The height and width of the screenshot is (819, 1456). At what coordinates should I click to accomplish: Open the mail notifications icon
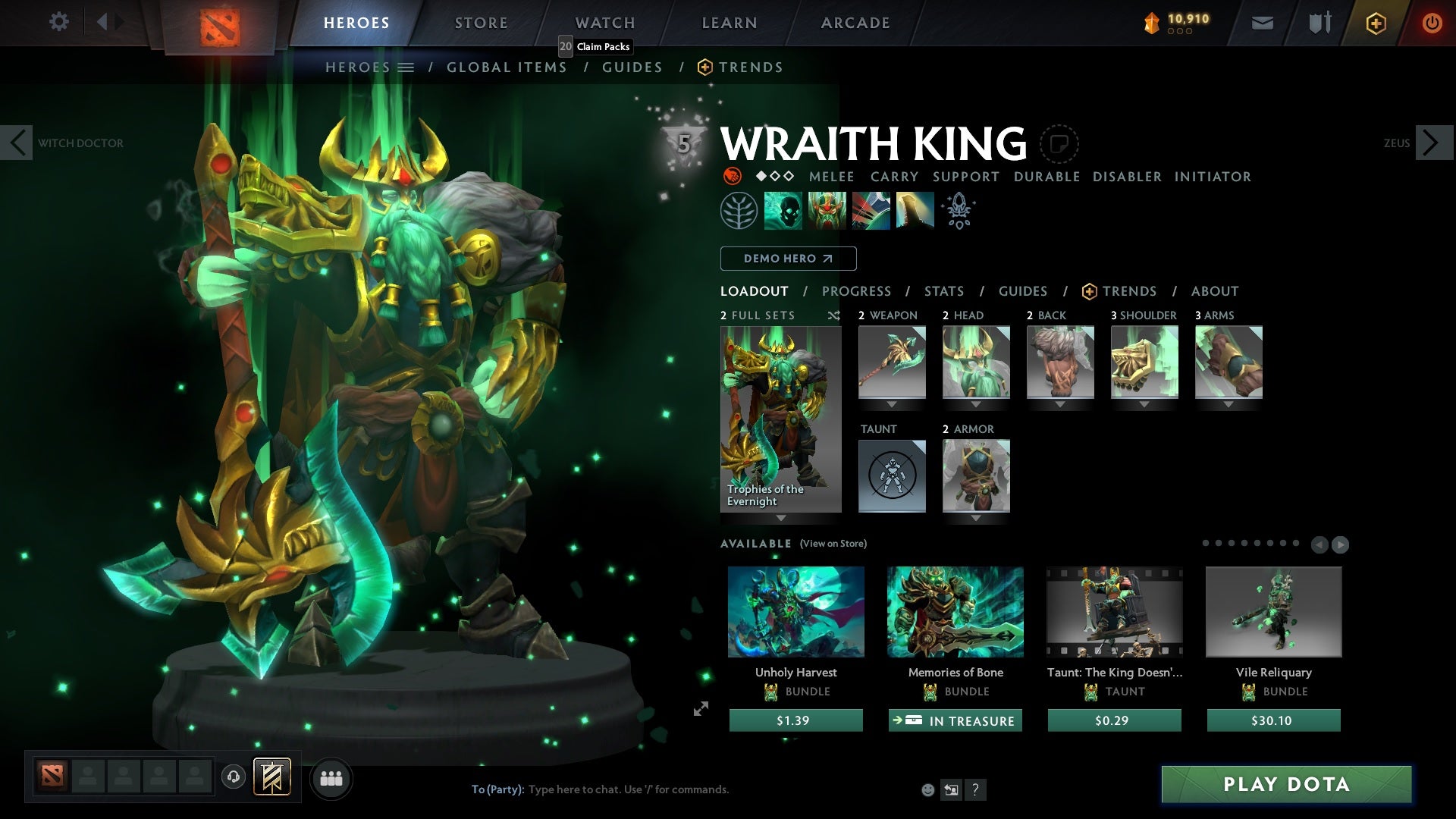click(1262, 23)
